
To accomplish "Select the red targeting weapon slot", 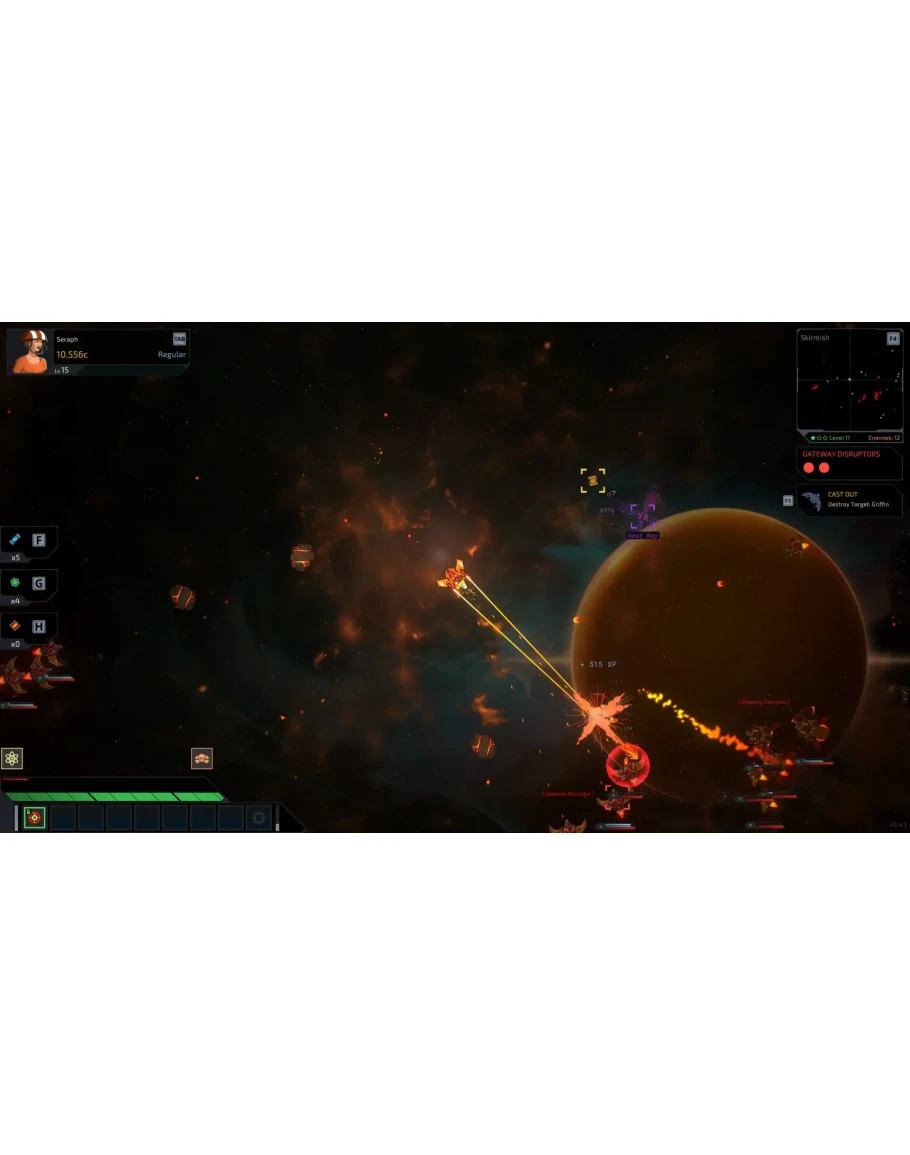I will click(35, 818).
